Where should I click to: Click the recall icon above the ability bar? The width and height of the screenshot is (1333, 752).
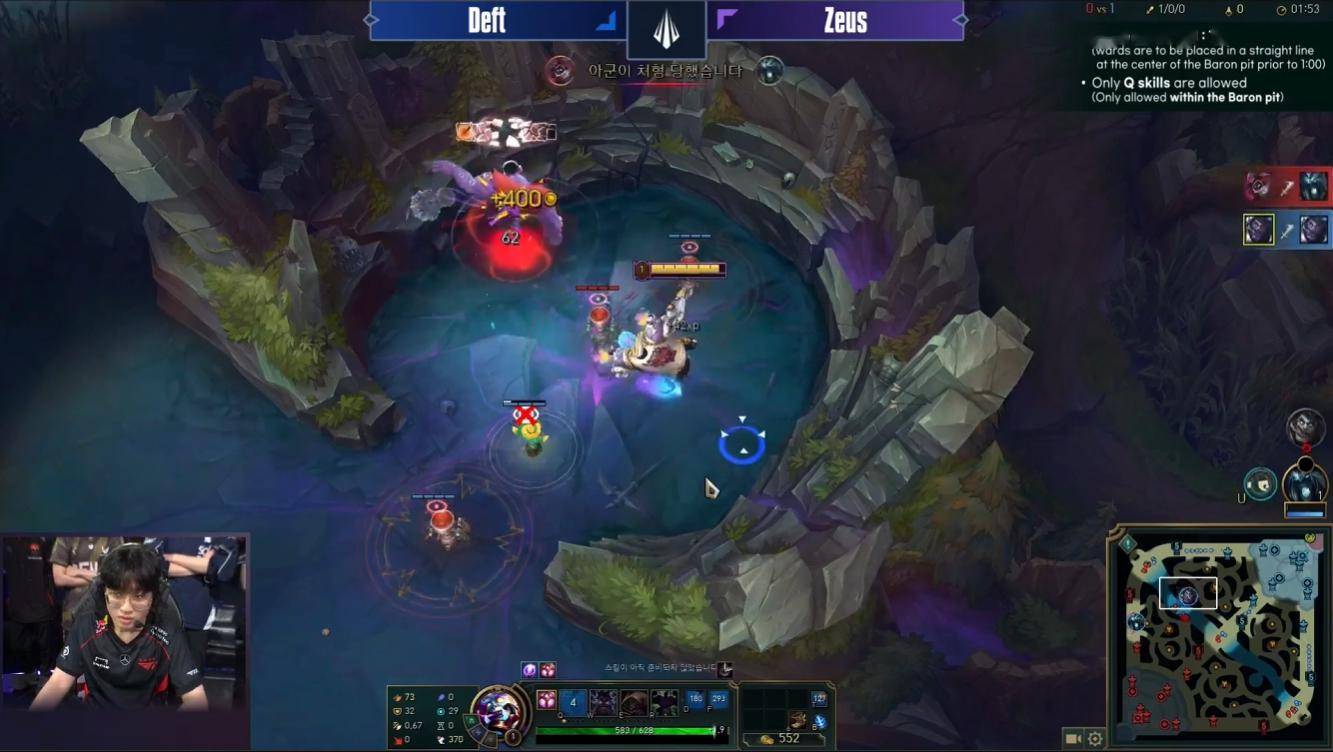tap(725, 669)
